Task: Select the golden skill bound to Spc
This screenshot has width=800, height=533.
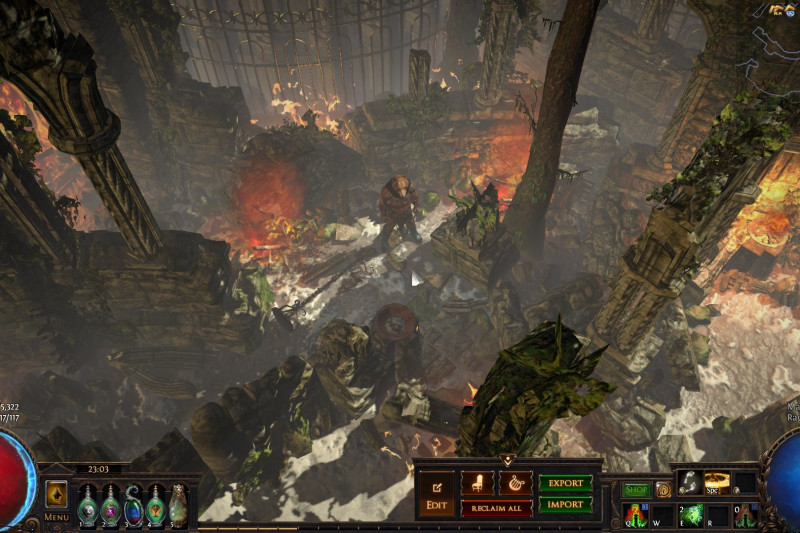Action: [x=717, y=483]
